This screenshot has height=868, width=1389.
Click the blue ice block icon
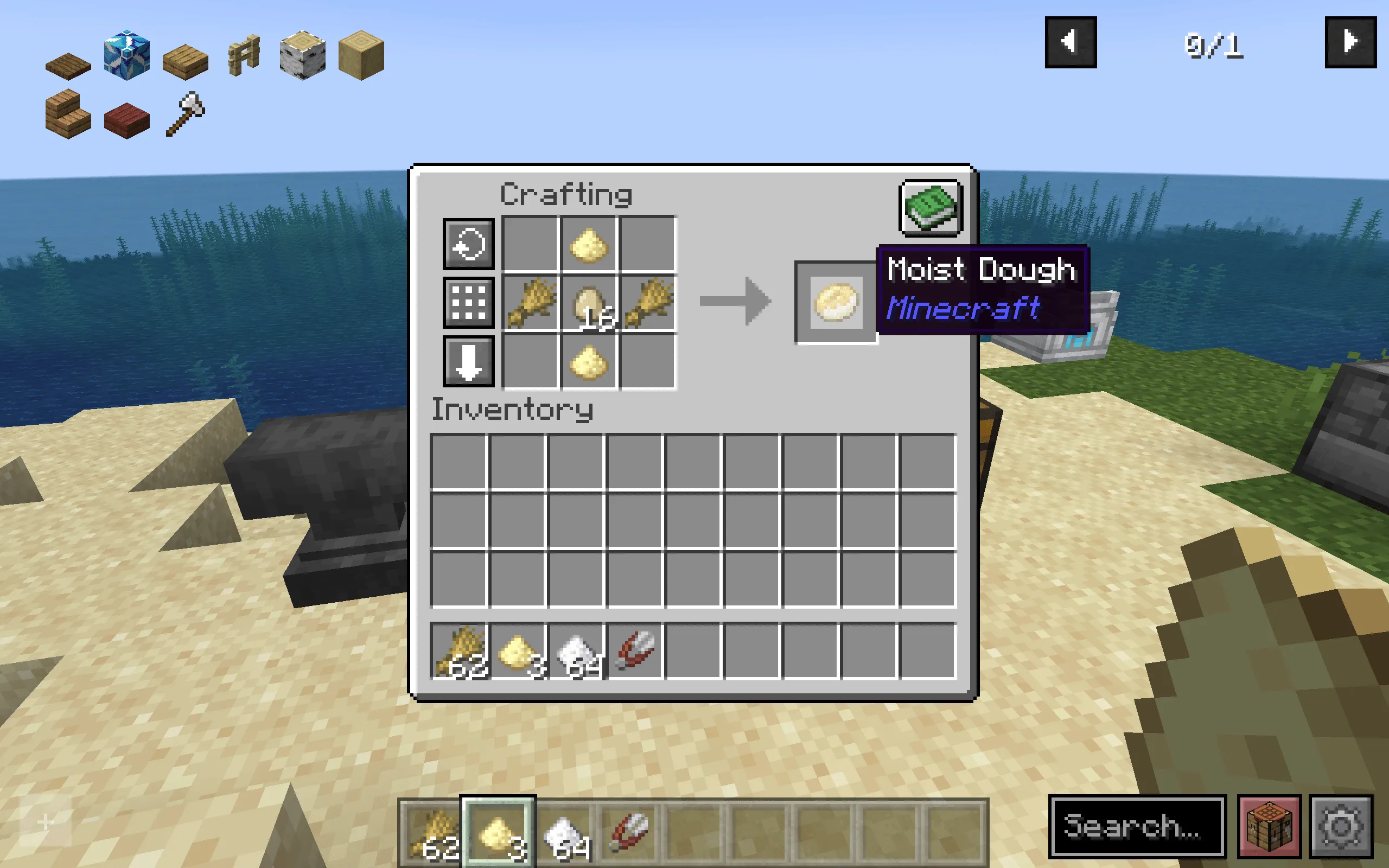126,56
